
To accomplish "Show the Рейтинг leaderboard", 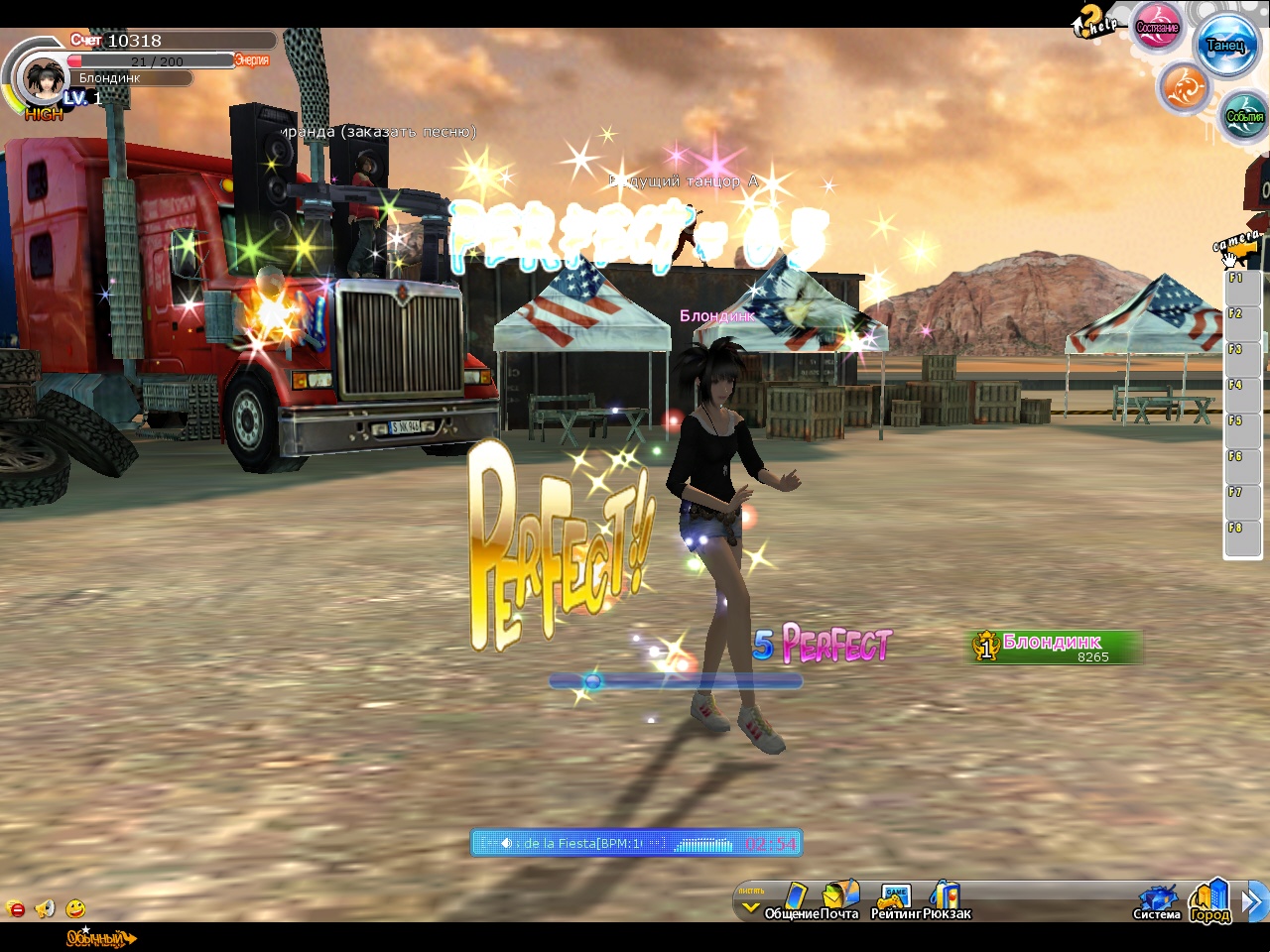I will coord(895,902).
